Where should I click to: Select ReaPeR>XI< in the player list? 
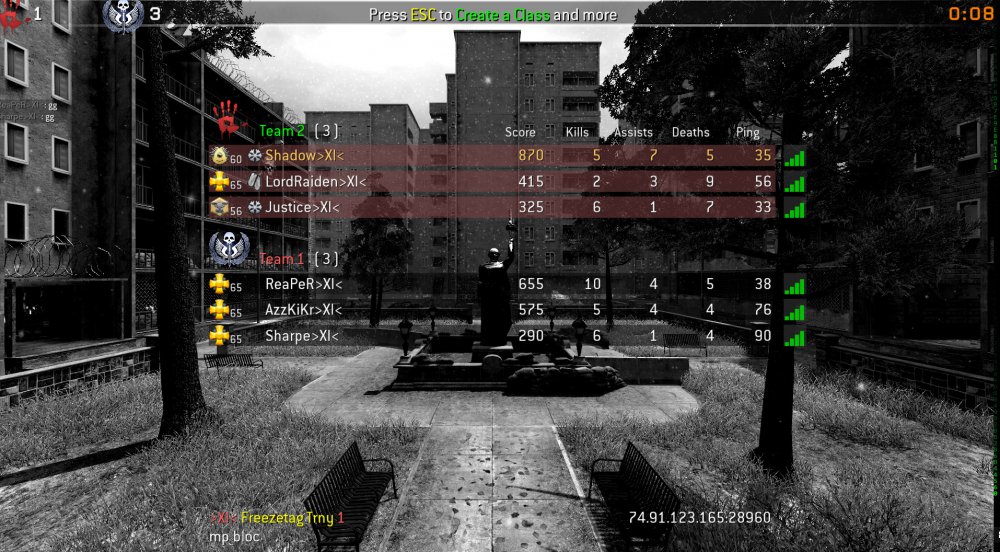[303, 284]
